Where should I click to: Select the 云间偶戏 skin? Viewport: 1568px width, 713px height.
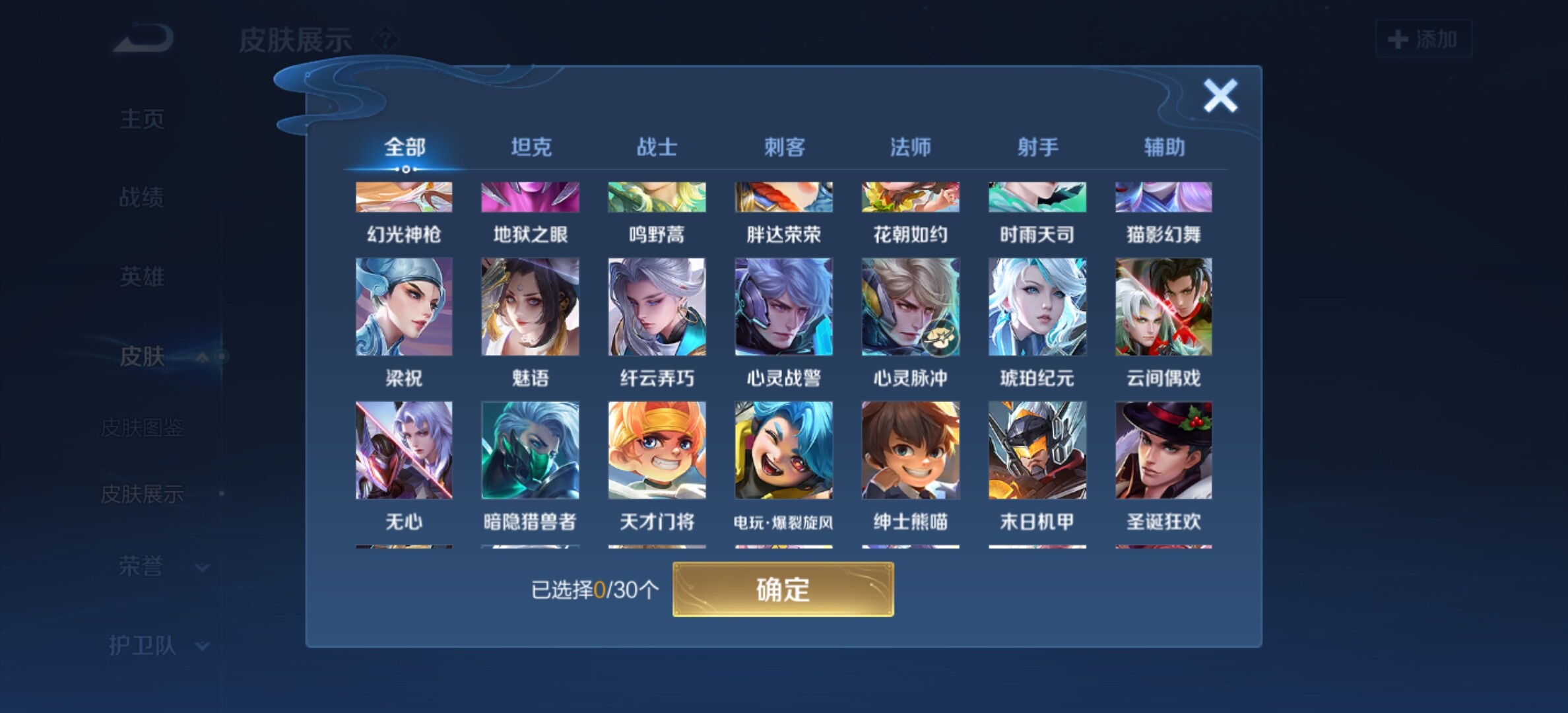1163,307
